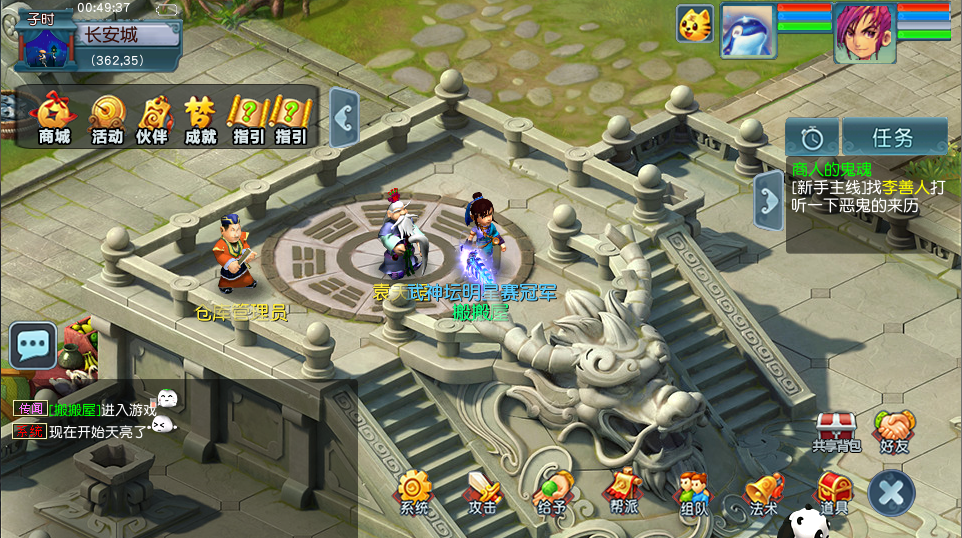Viewport: 962px width, 538px height.
Task: Open the chat bubble button
Action: point(33,346)
